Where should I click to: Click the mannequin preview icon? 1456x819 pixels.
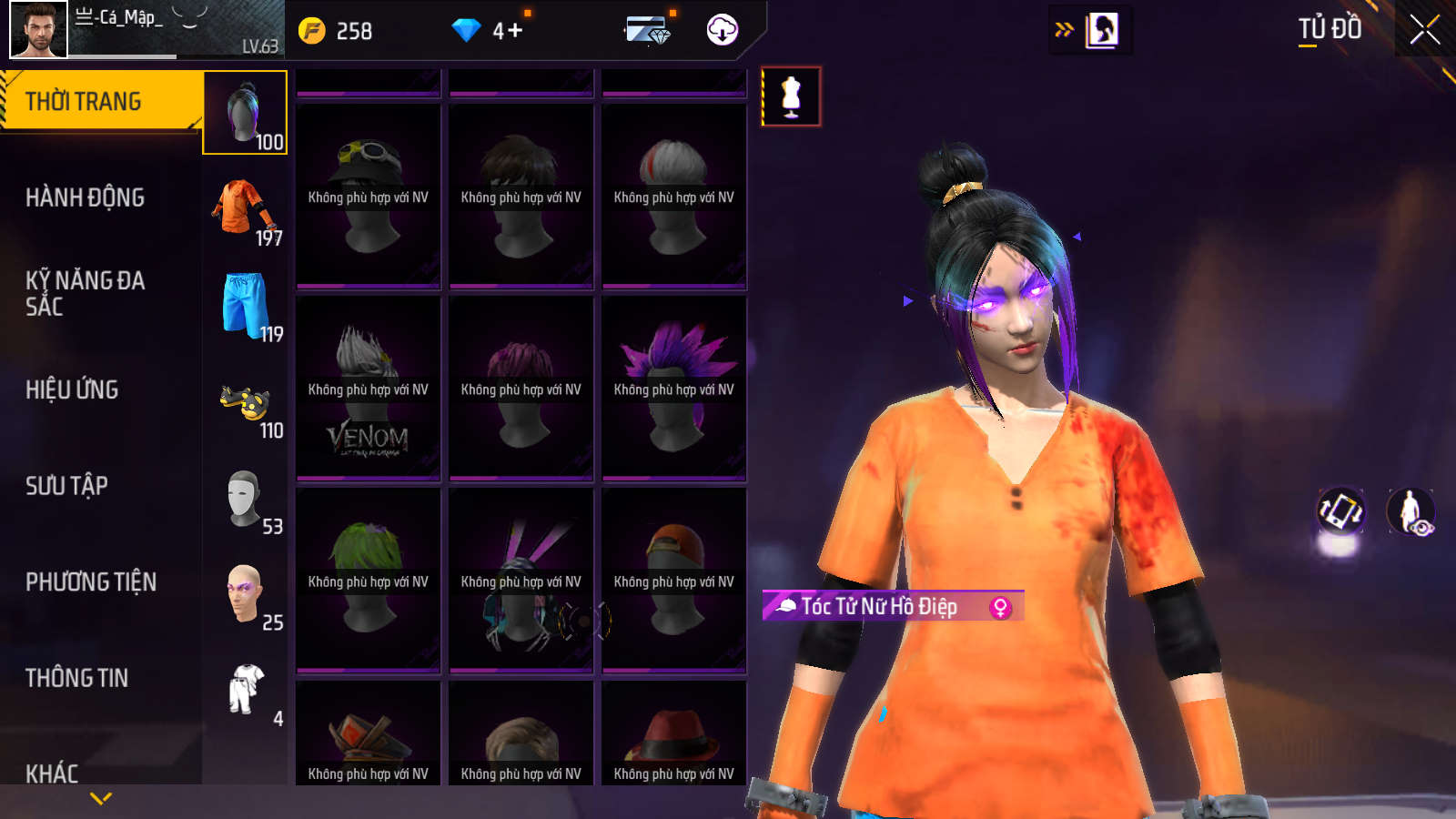[x=791, y=96]
